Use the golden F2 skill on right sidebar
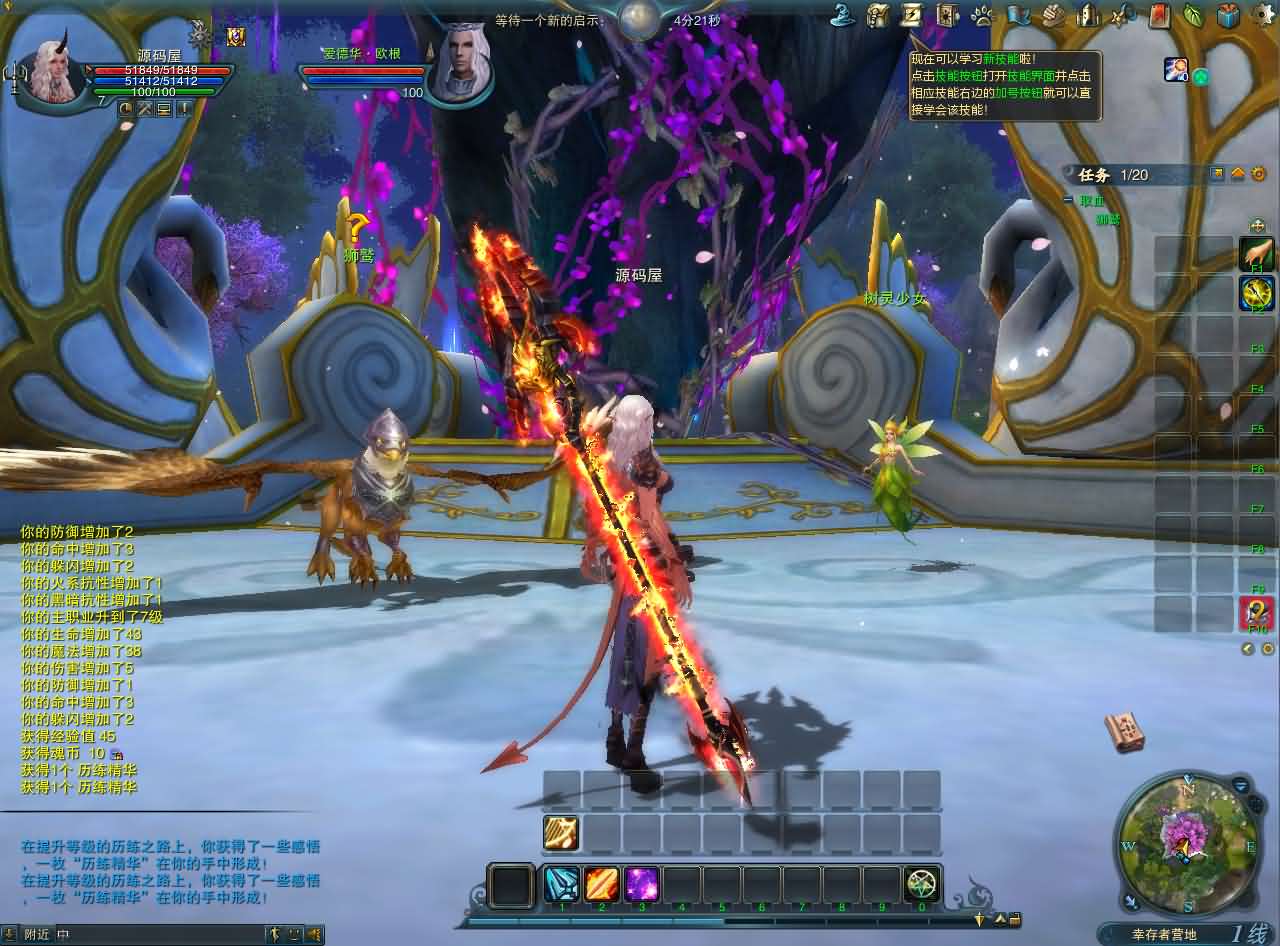Screen dimensions: 1280x946 1259,295
